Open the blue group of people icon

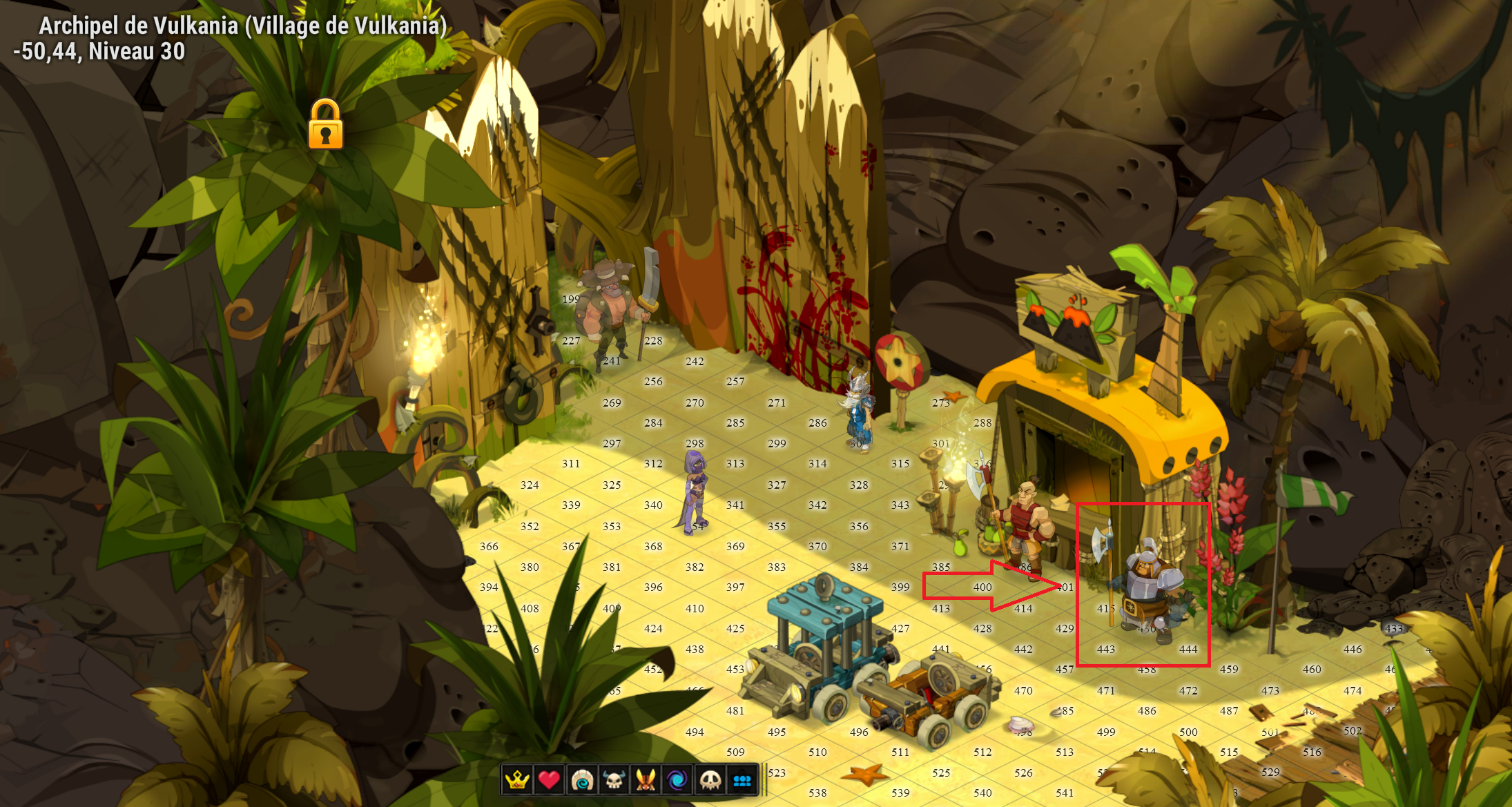tap(742, 780)
